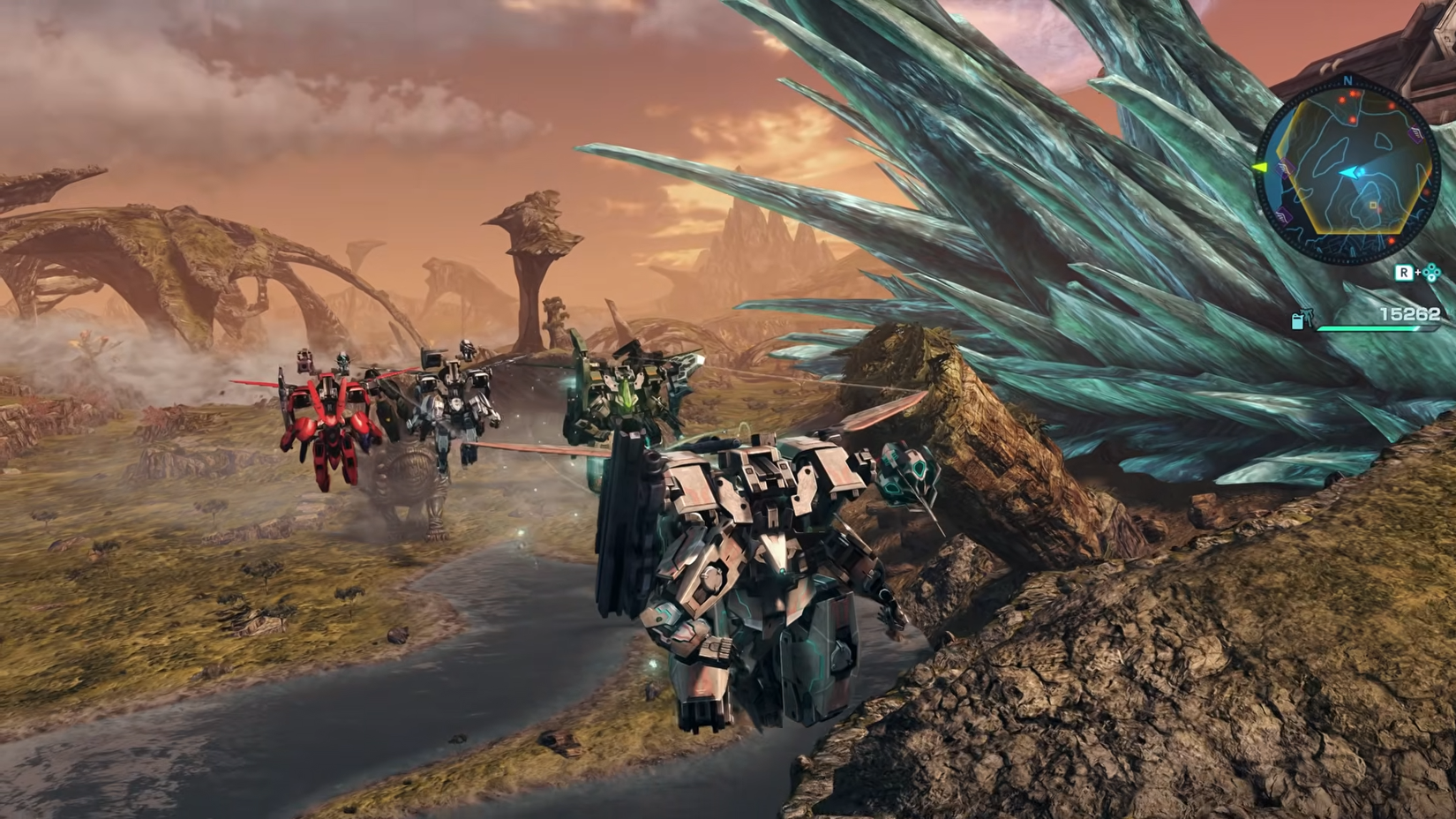Select the small yellow square minimap marker
This screenshot has width=1456, height=819.
pyautogui.click(x=1372, y=207)
